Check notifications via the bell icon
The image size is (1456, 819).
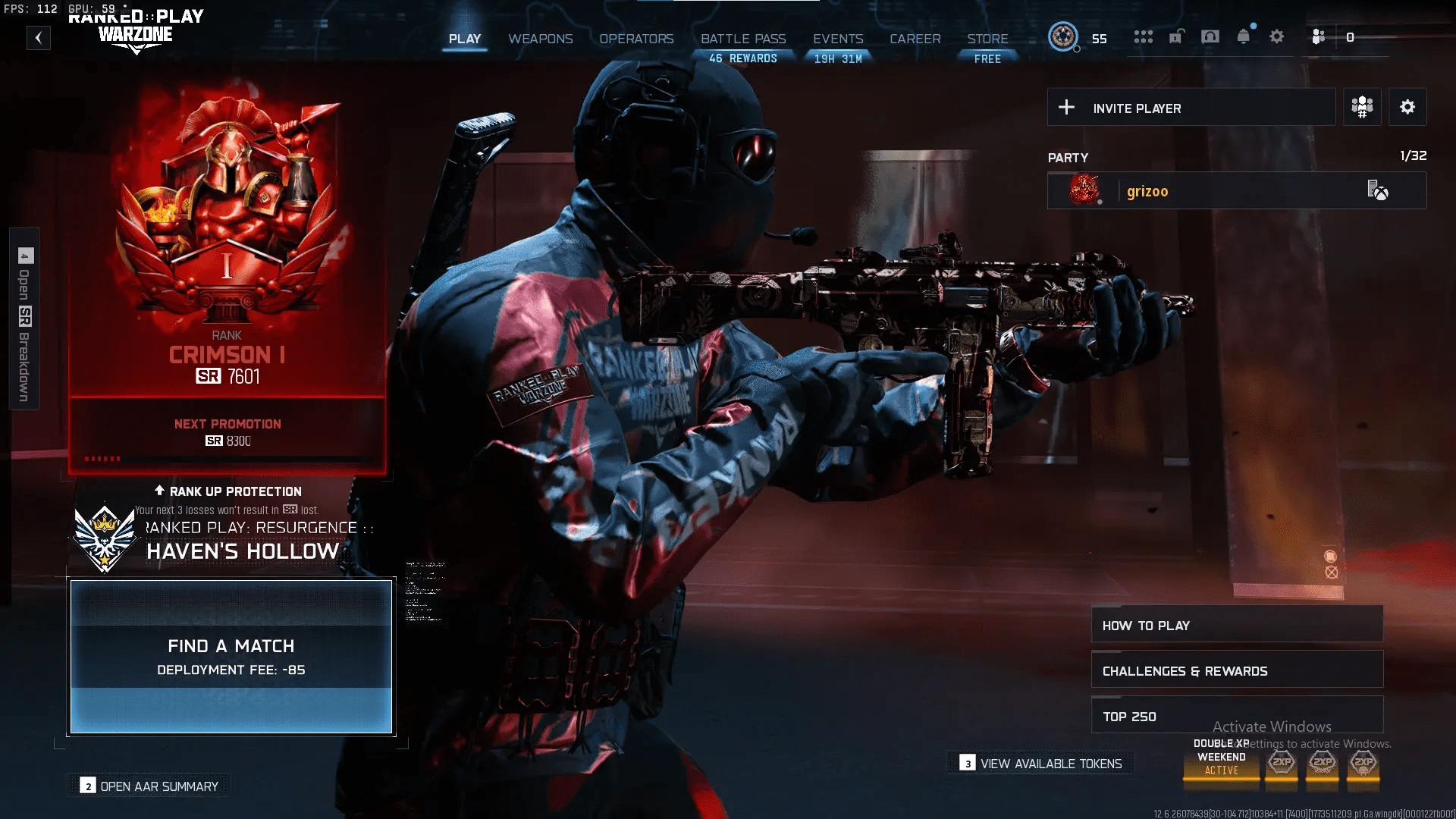1244,36
